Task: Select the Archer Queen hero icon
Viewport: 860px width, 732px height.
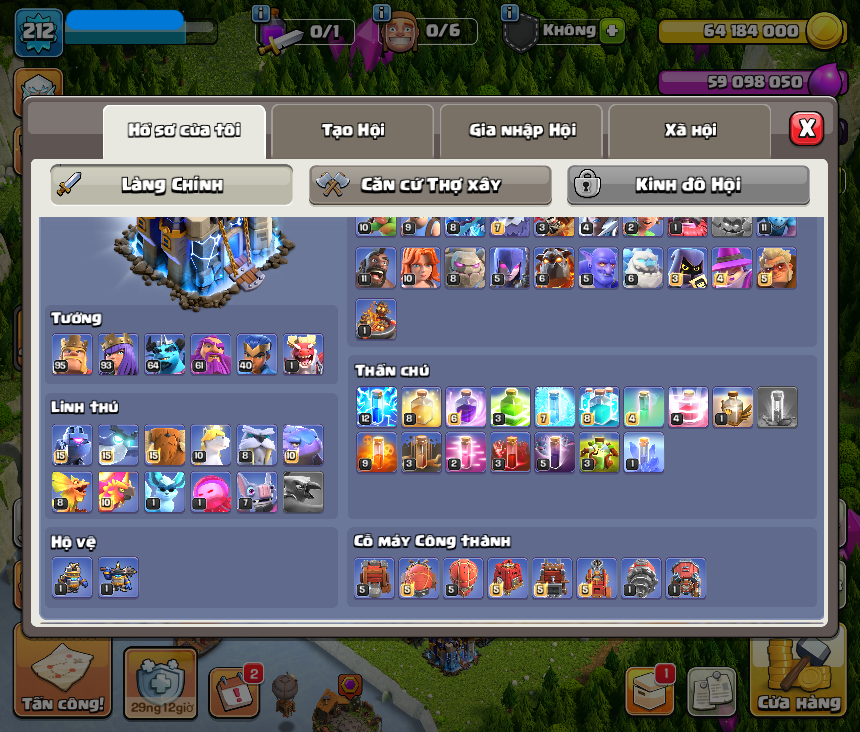Action: click(118, 355)
